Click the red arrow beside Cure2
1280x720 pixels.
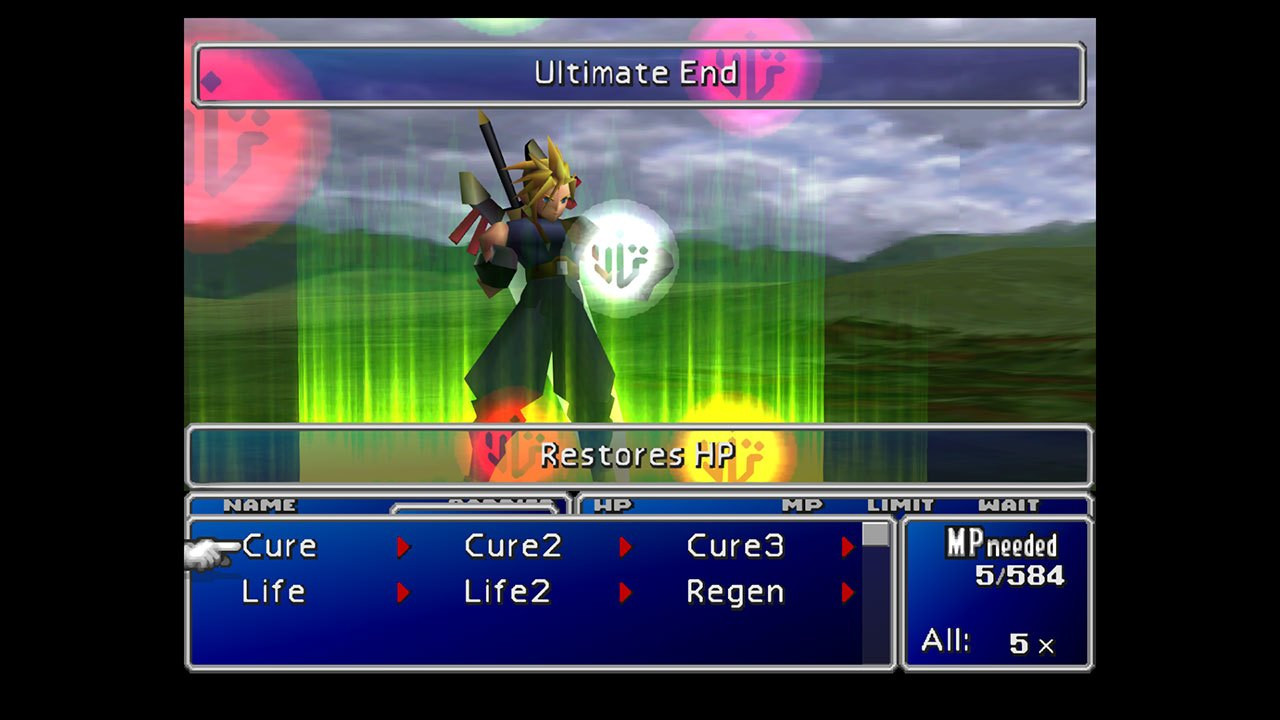click(x=625, y=546)
